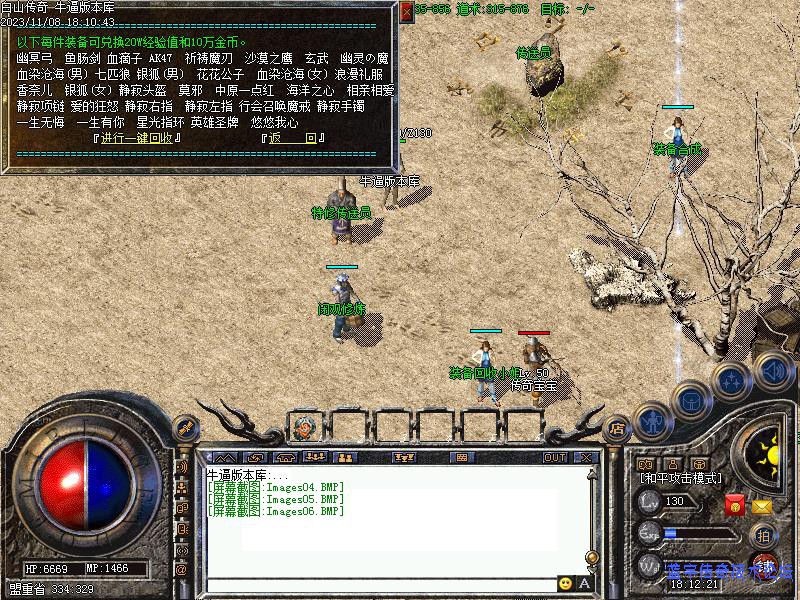Close the NPC dialog with the red X
The height and width of the screenshot is (600, 800).
(406, 11)
